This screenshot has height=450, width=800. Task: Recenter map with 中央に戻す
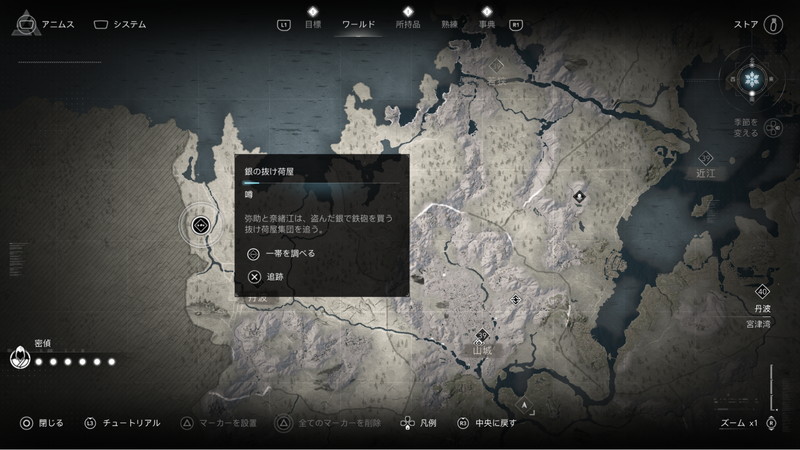coord(488,423)
